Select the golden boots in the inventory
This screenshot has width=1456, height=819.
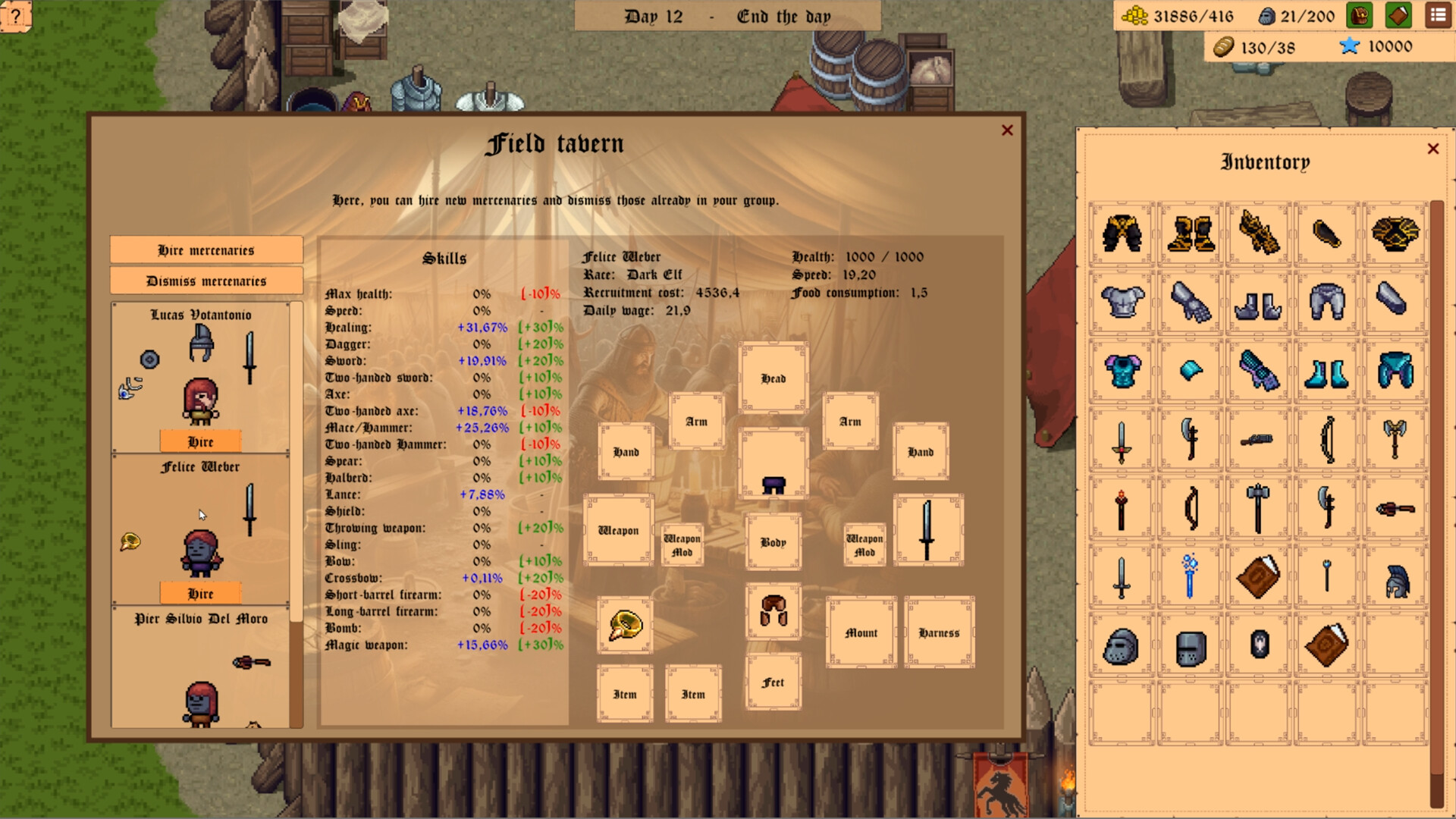point(1190,231)
